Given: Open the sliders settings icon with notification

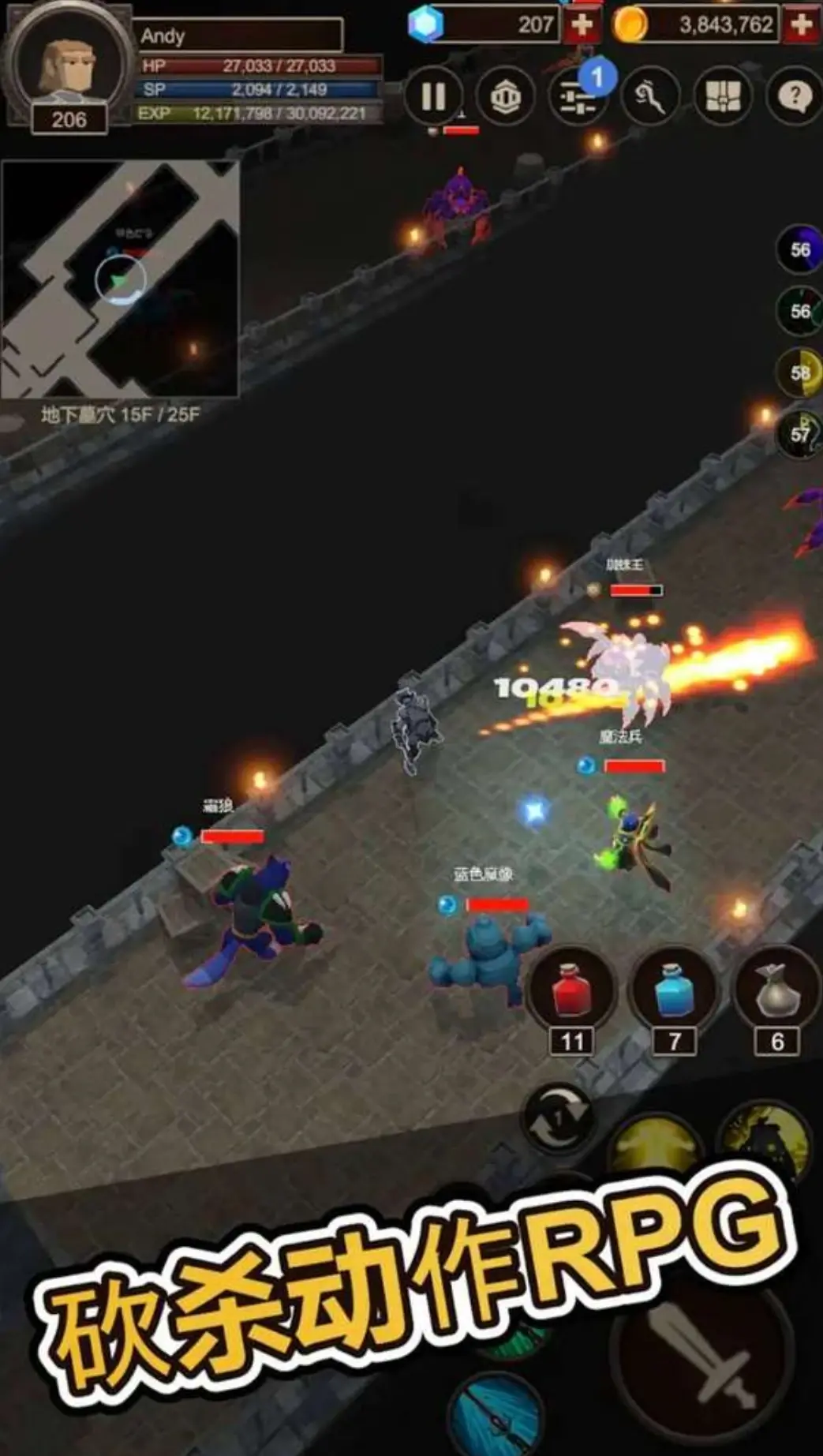Looking at the screenshot, I should point(577,96).
